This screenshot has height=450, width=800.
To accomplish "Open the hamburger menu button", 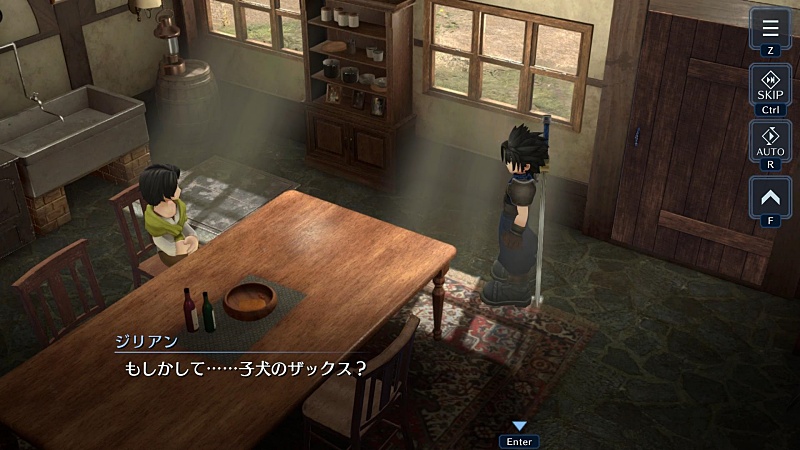I will click(770, 28).
